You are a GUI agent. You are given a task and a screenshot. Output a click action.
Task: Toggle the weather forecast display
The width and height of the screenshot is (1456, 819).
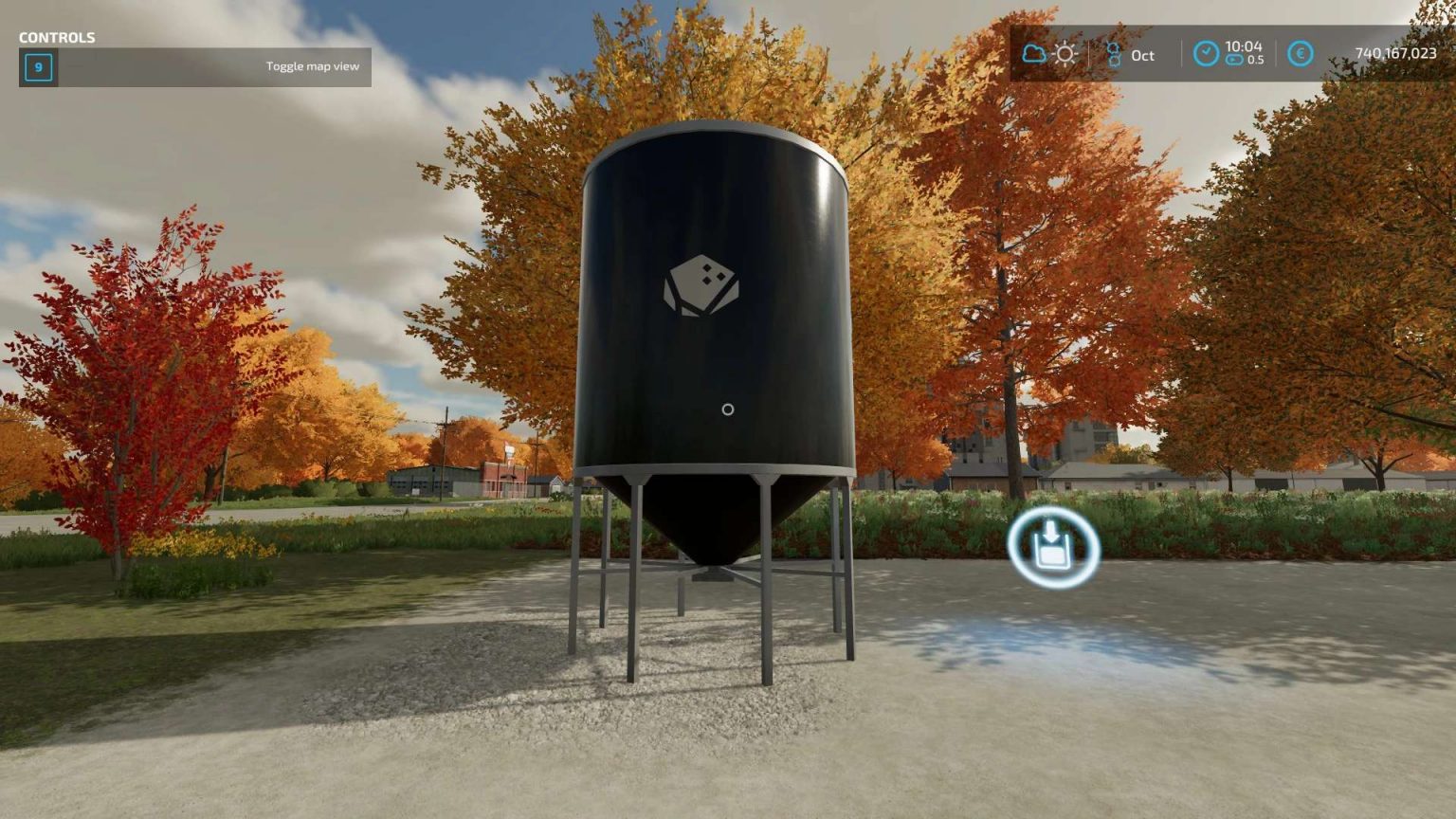[x=1050, y=54]
